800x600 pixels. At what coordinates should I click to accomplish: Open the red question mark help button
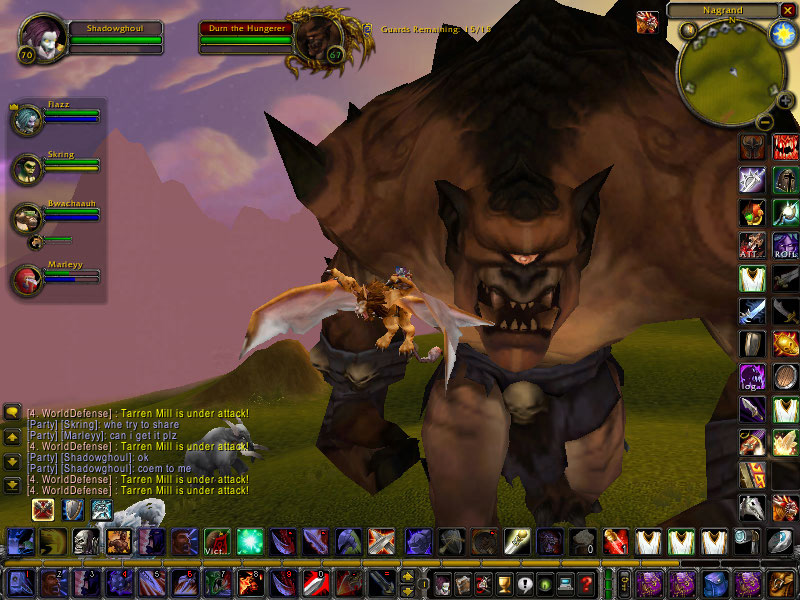tap(587, 583)
